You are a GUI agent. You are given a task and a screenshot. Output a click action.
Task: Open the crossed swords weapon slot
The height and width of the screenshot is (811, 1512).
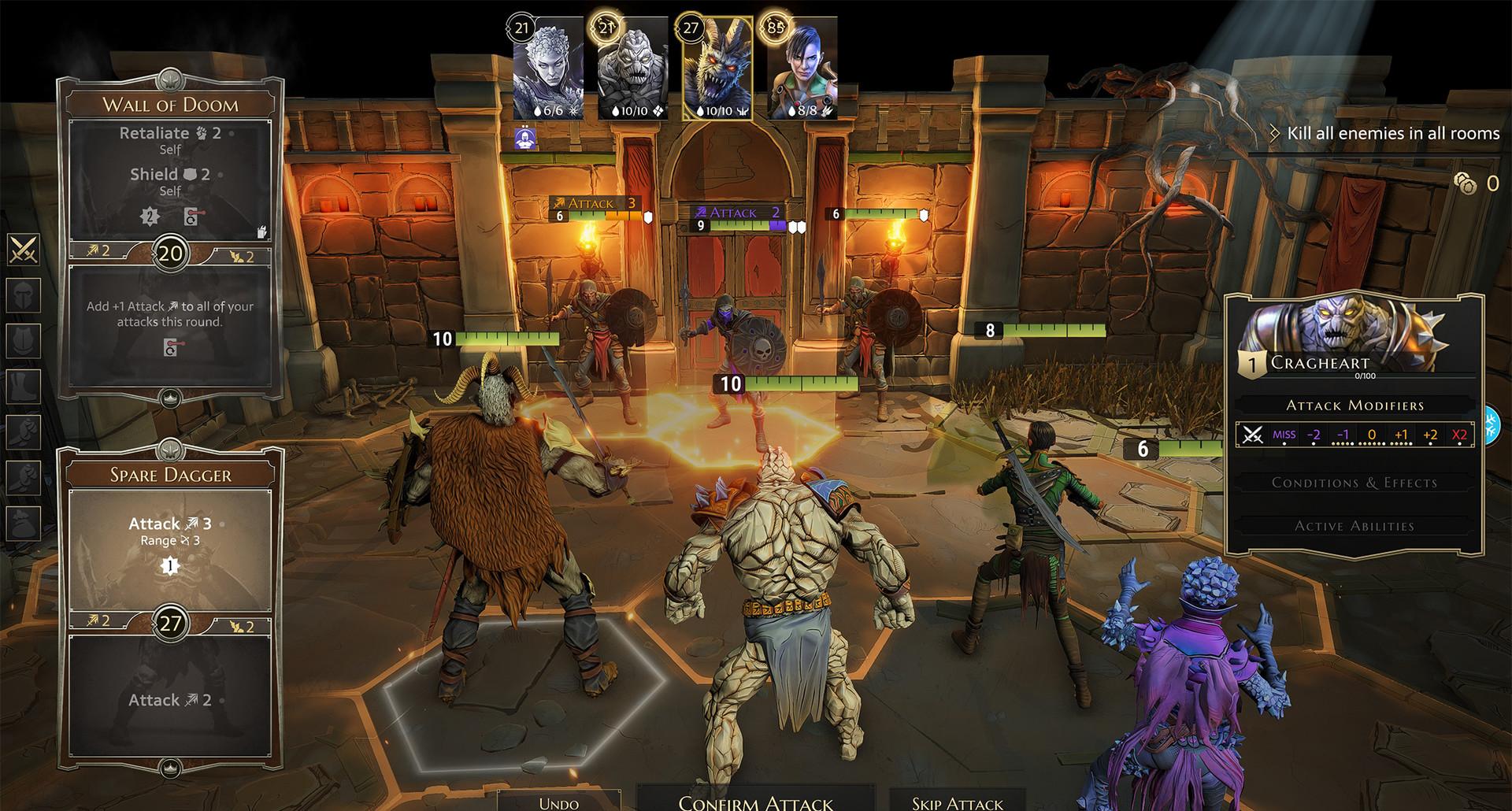(x=24, y=250)
